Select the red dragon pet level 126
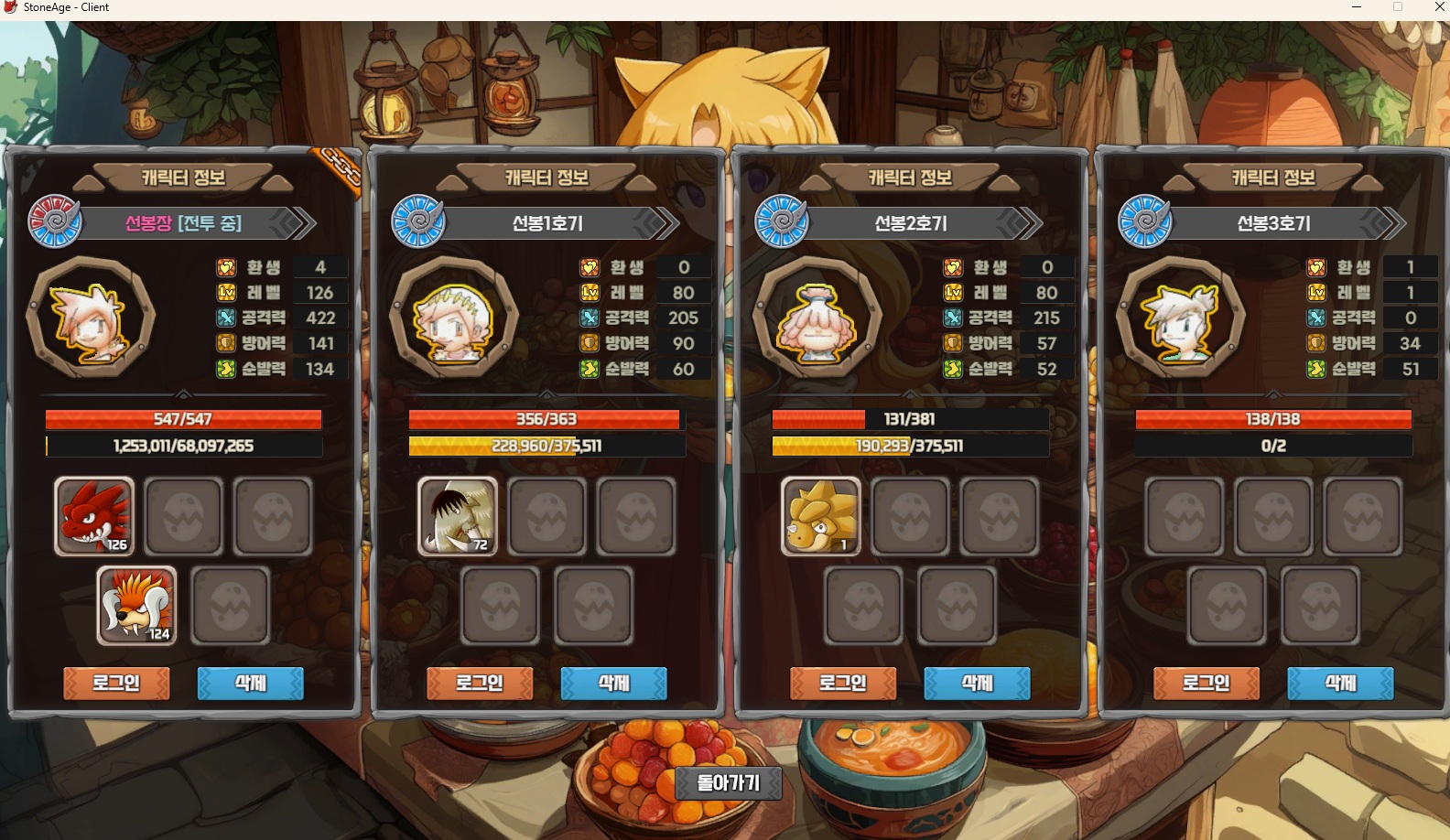Viewport: 1450px width, 840px height. [x=94, y=516]
